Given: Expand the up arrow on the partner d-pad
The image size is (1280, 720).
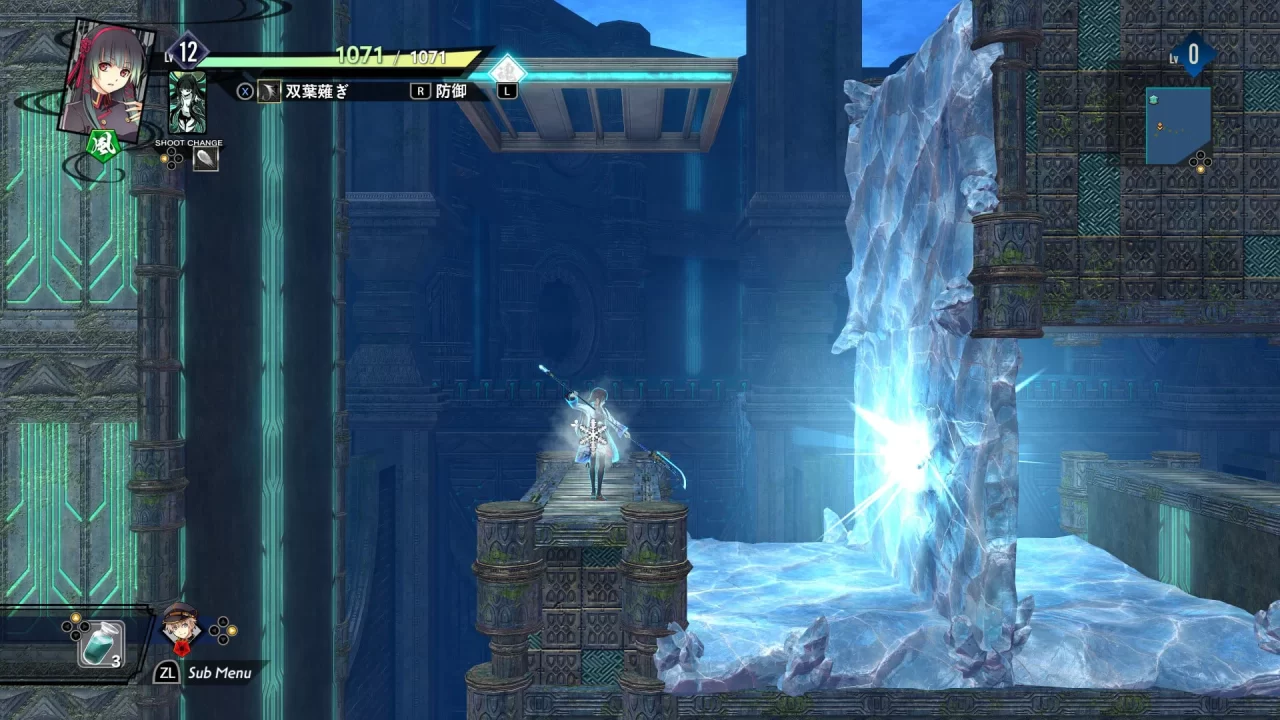Looking at the screenshot, I should (222, 620).
